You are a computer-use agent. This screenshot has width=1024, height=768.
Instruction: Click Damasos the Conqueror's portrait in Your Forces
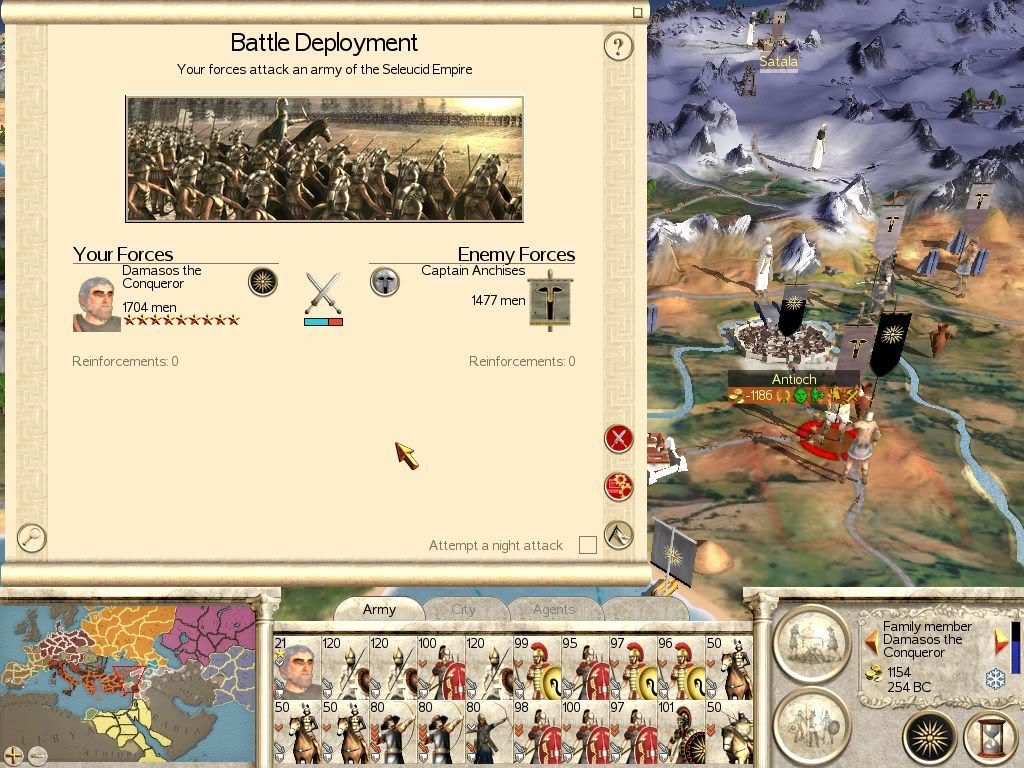pyautogui.click(x=96, y=304)
